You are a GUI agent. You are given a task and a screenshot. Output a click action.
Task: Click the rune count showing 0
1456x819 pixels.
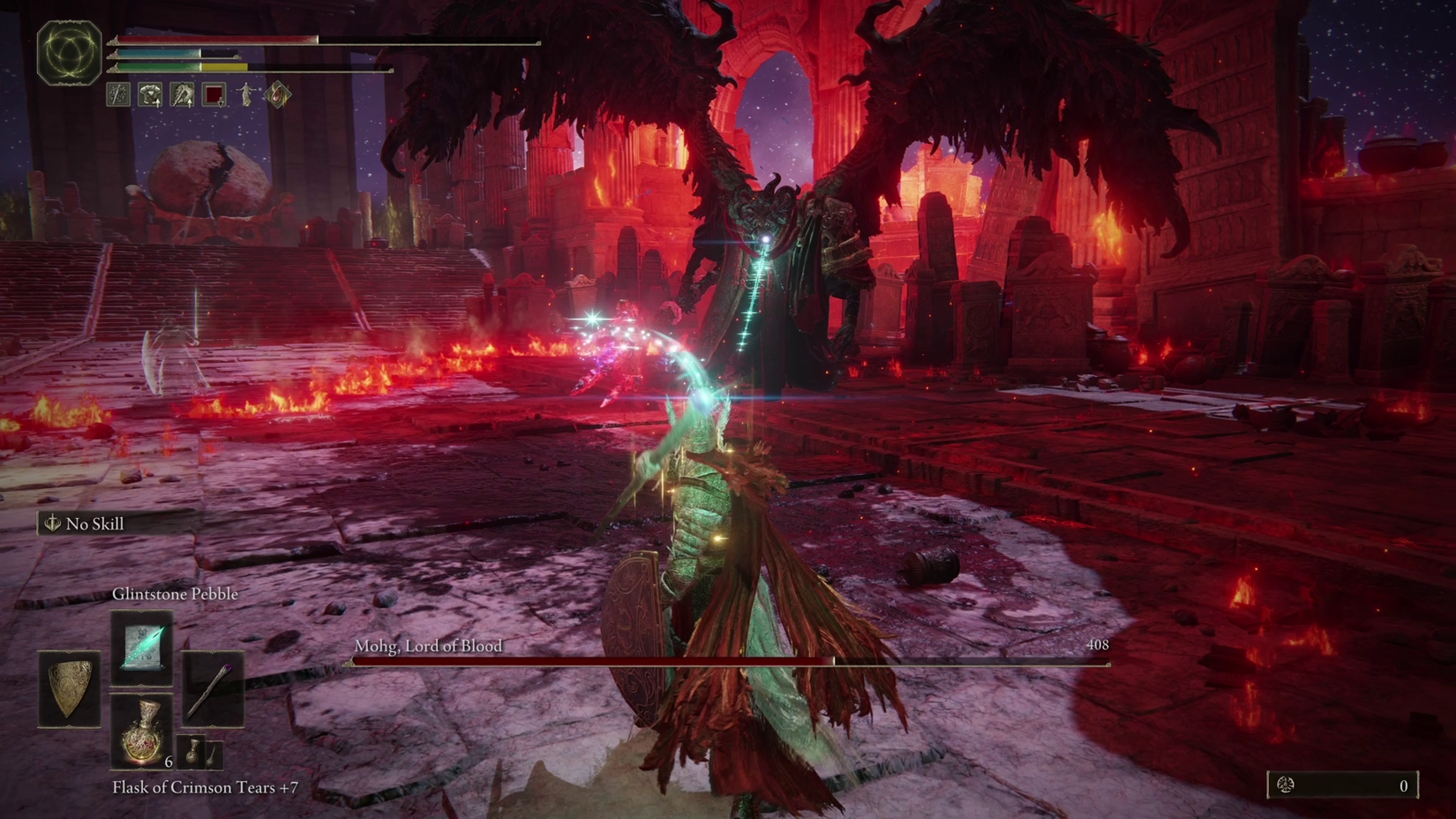click(x=1406, y=783)
